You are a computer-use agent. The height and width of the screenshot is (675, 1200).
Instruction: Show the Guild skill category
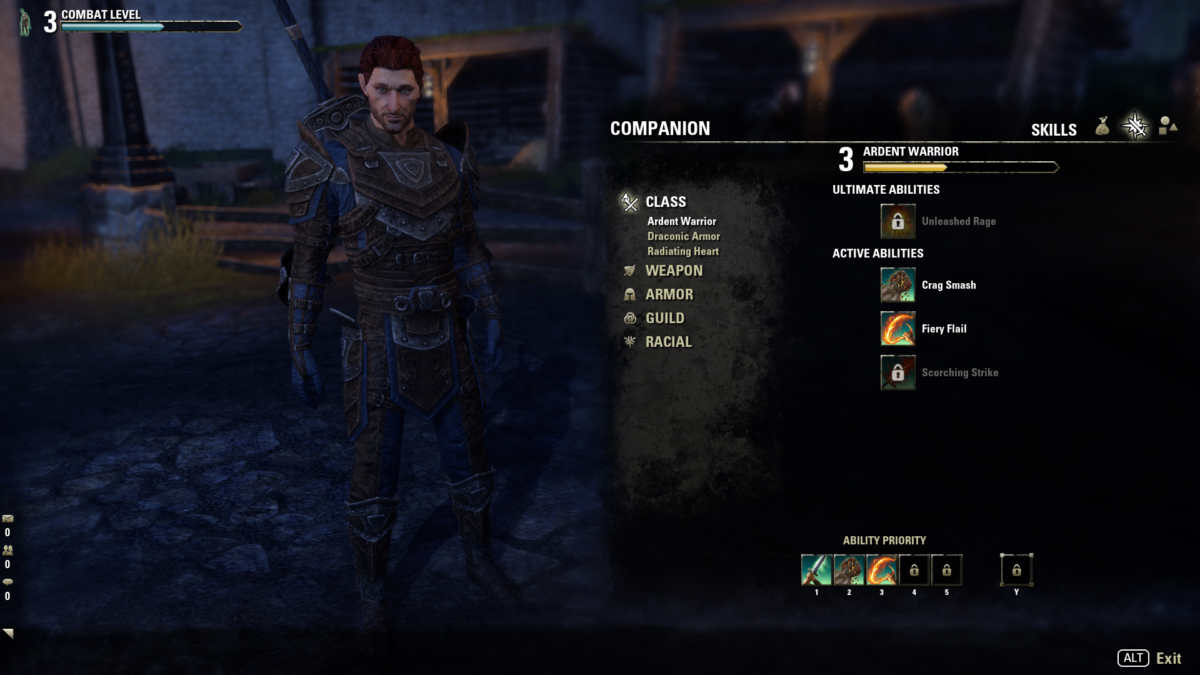[664, 318]
